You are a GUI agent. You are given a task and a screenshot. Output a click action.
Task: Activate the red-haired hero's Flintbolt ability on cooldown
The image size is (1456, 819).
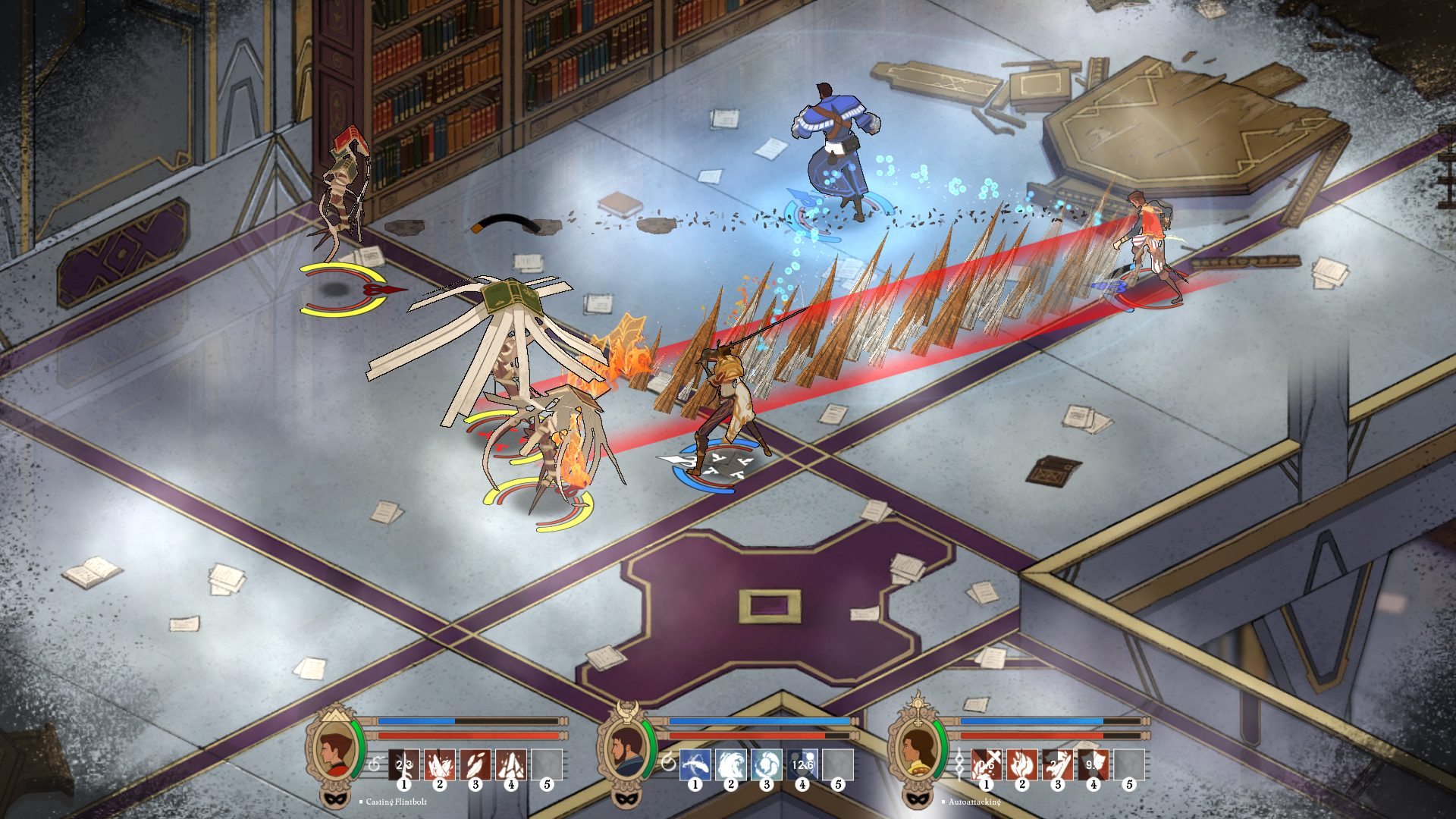(x=403, y=764)
